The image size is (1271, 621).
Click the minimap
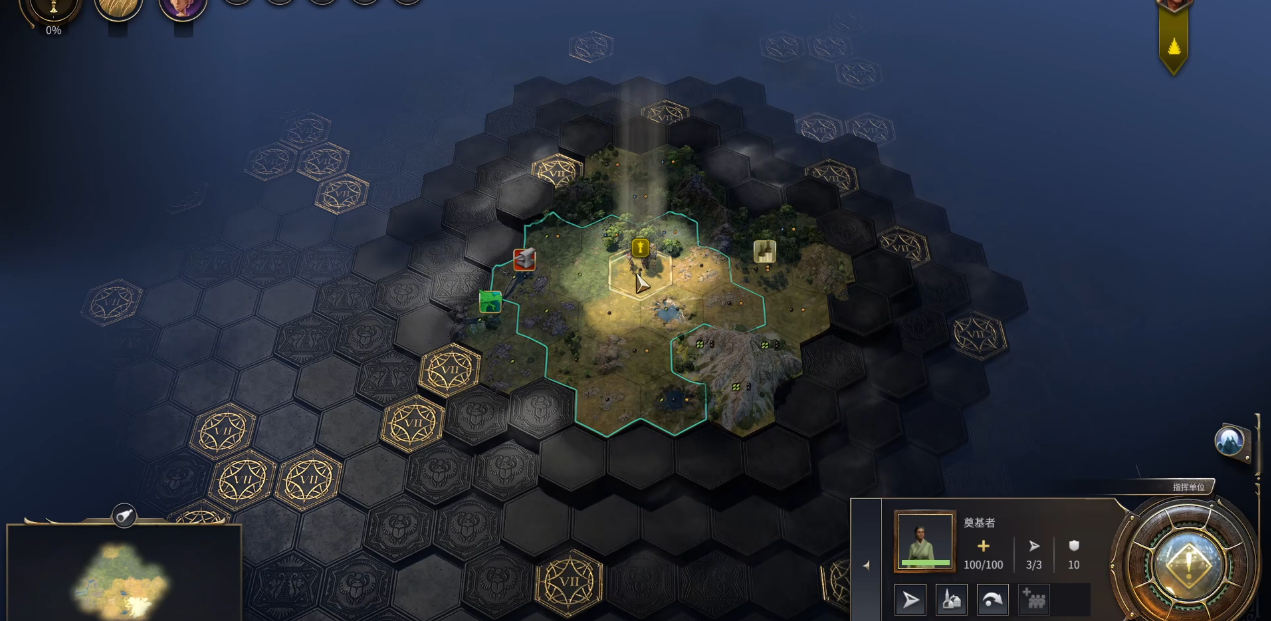point(124,573)
